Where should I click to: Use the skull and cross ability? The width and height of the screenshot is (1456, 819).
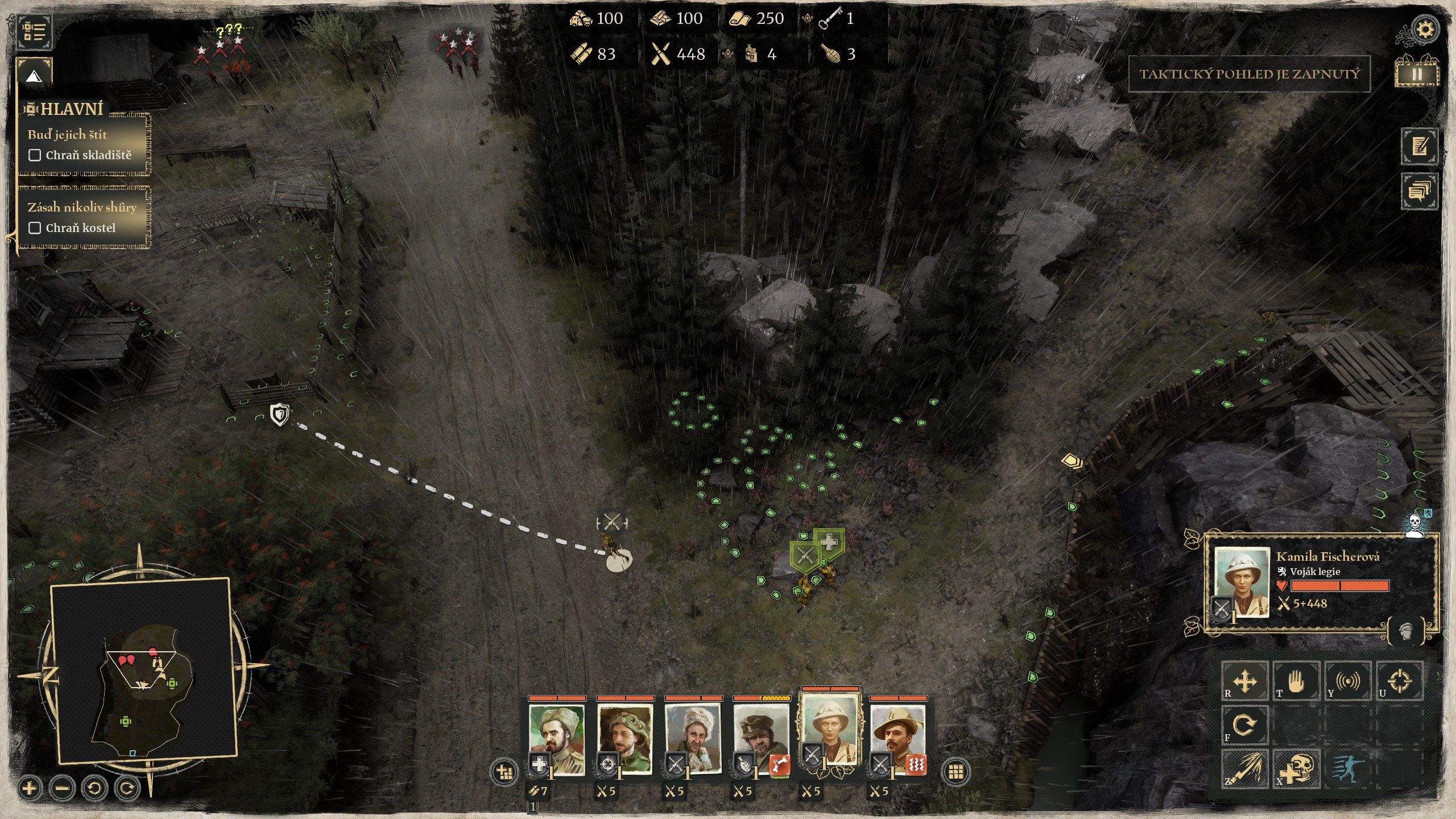(1296, 769)
